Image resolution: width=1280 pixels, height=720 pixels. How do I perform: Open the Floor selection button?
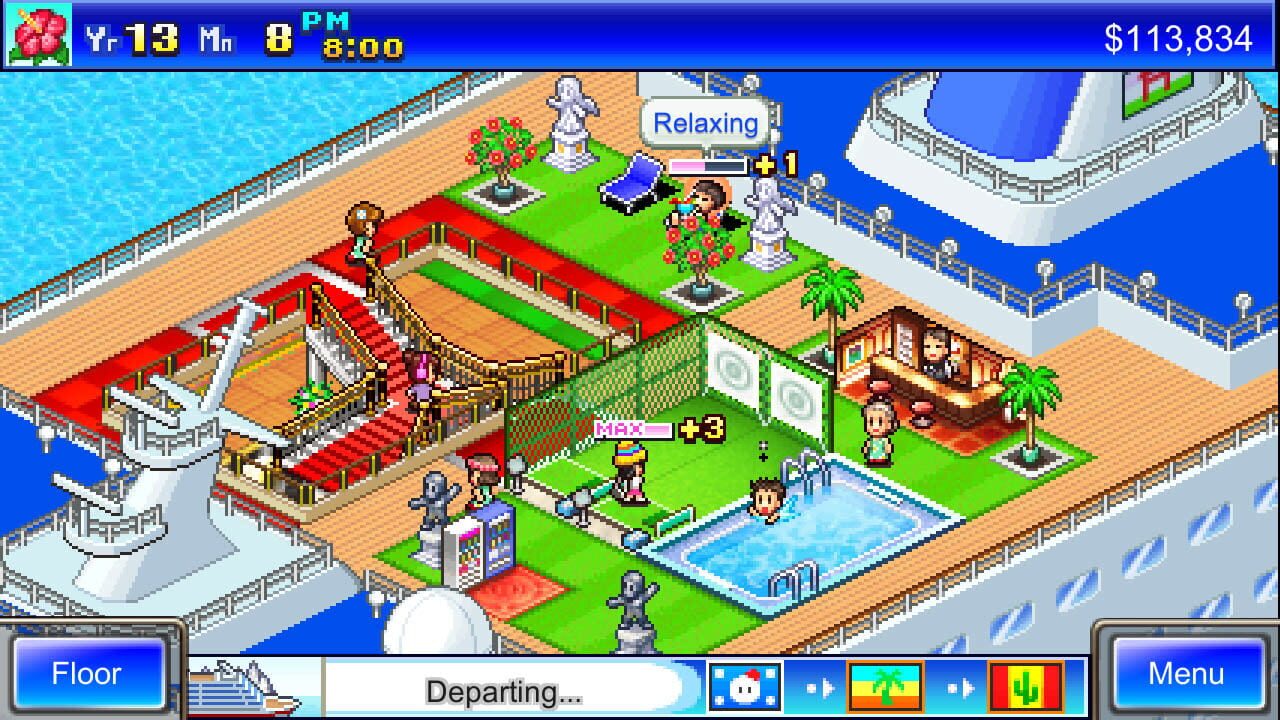[89, 674]
